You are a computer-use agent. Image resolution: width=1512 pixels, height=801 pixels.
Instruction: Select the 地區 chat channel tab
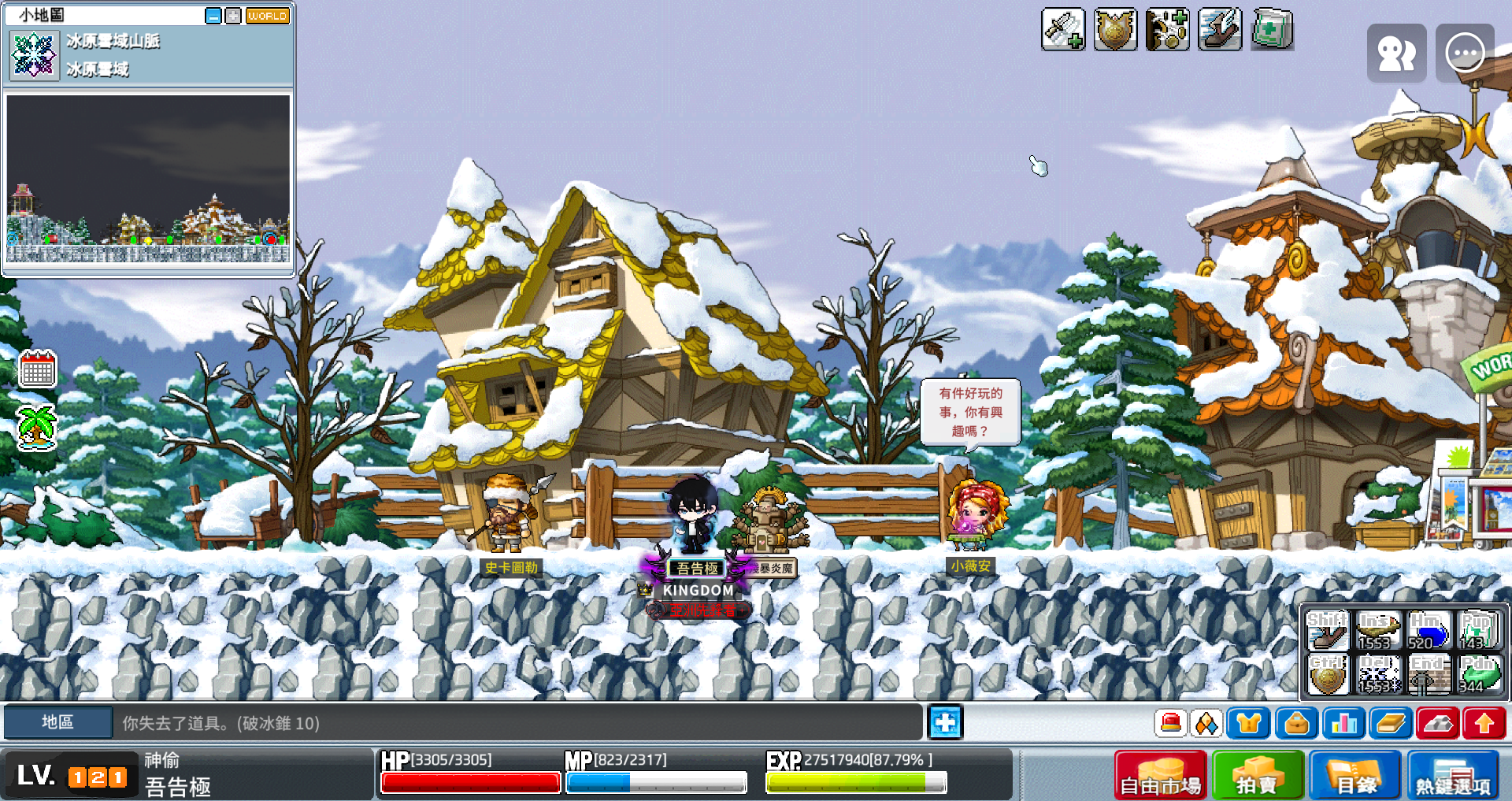(x=57, y=722)
